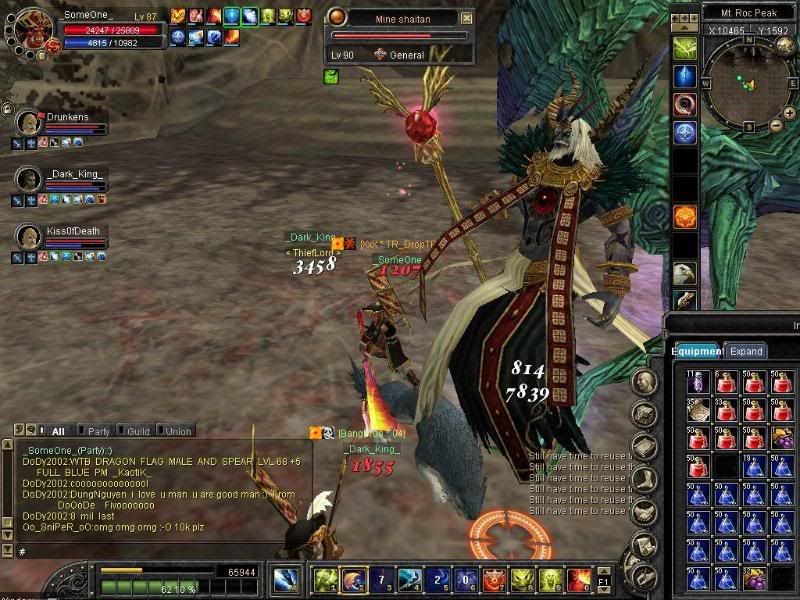The height and width of the screenshot is (600, 800).
Task: Select party member Drunkens
Action: (x=66, y=117)
